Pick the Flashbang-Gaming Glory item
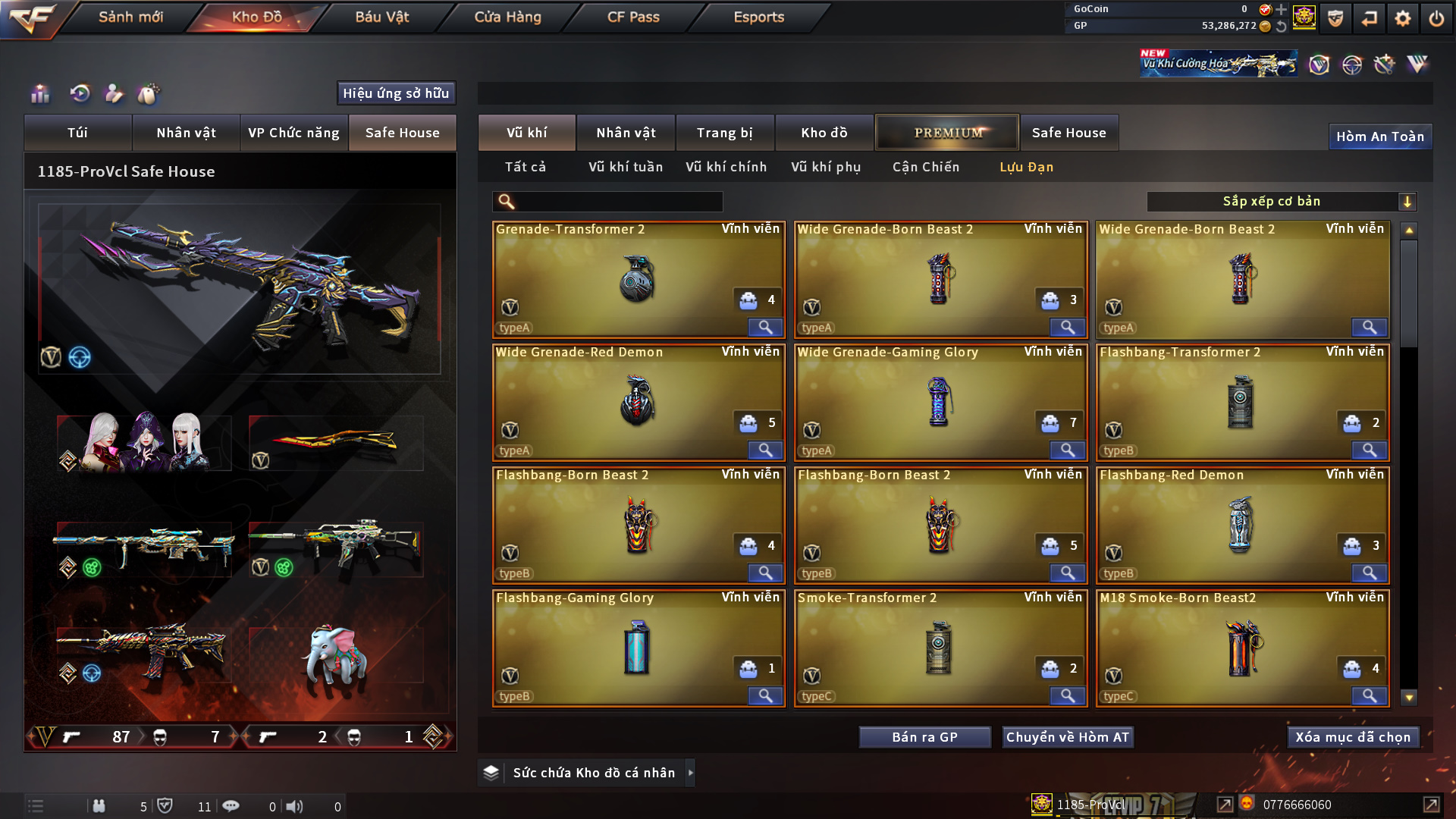The width and height of the screenshot is (1456, 819). 637,648
